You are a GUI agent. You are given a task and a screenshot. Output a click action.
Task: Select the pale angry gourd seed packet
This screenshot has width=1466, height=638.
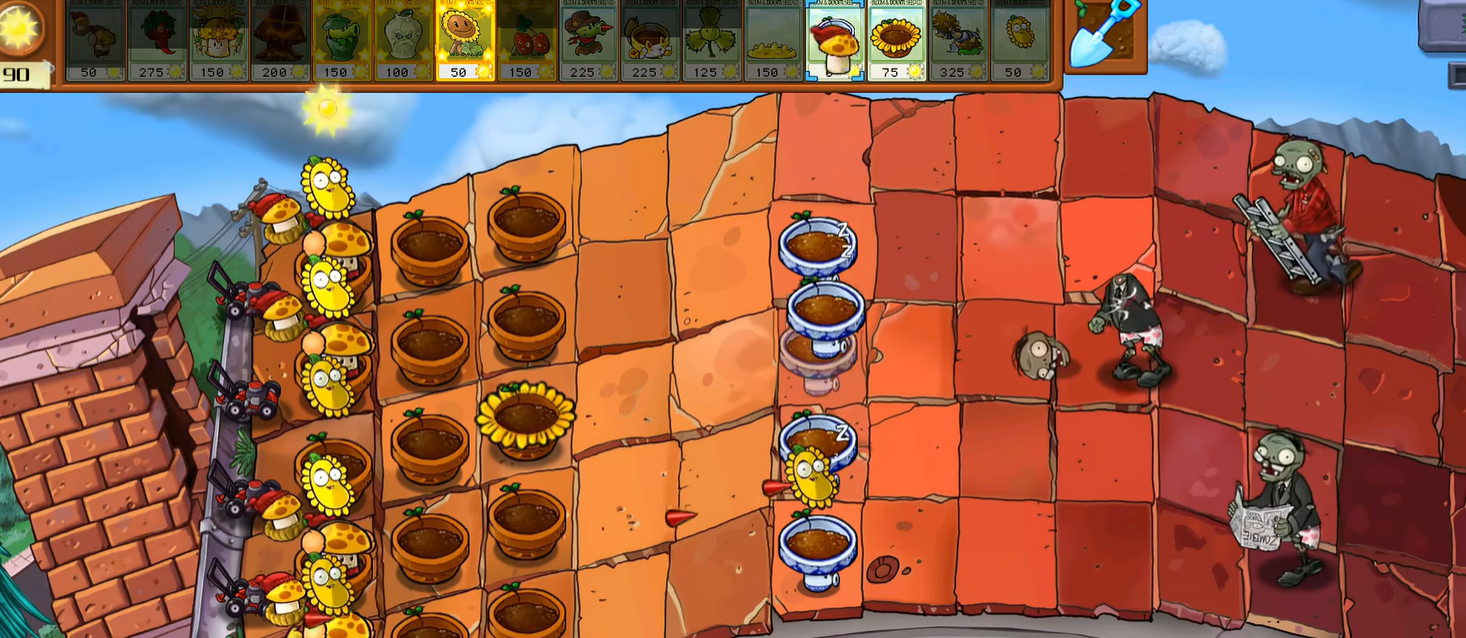(x=404, y=40)
